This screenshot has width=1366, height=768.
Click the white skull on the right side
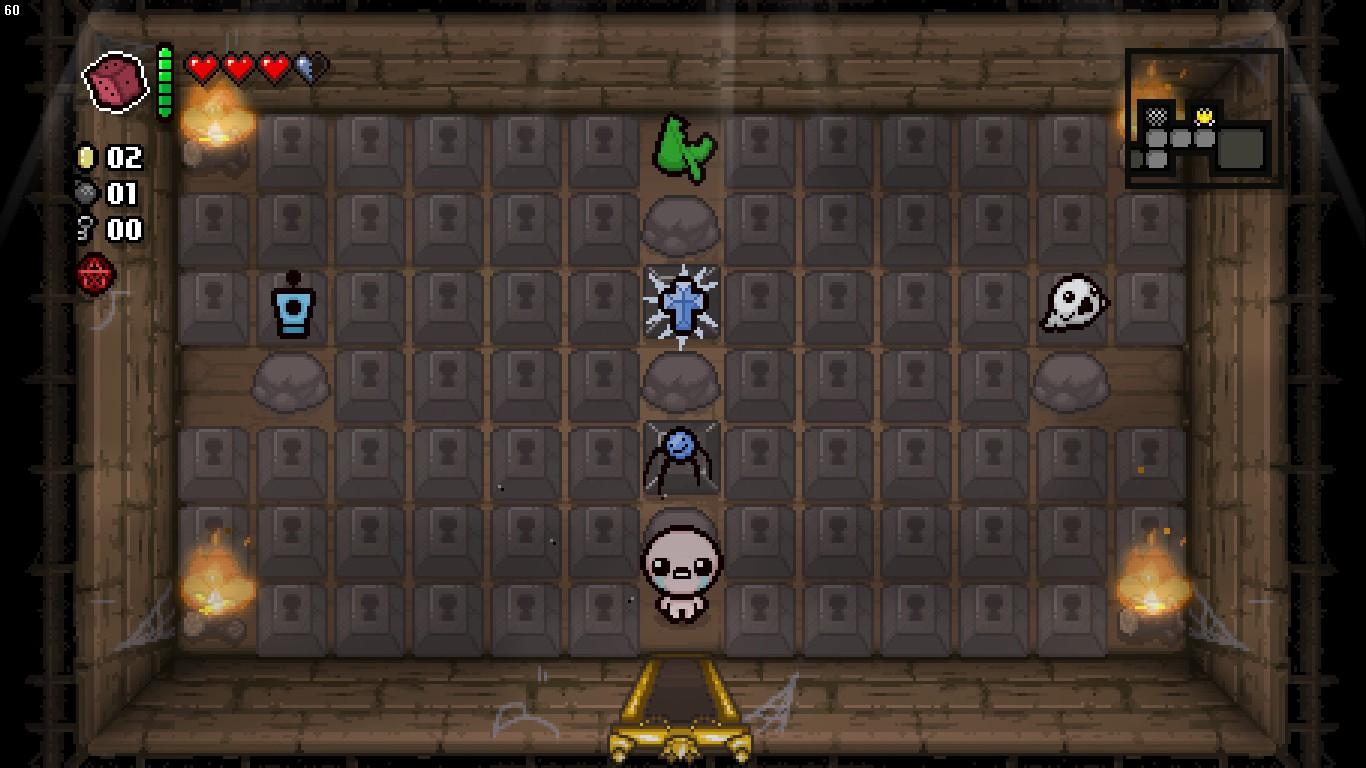tap(1075, 303)
